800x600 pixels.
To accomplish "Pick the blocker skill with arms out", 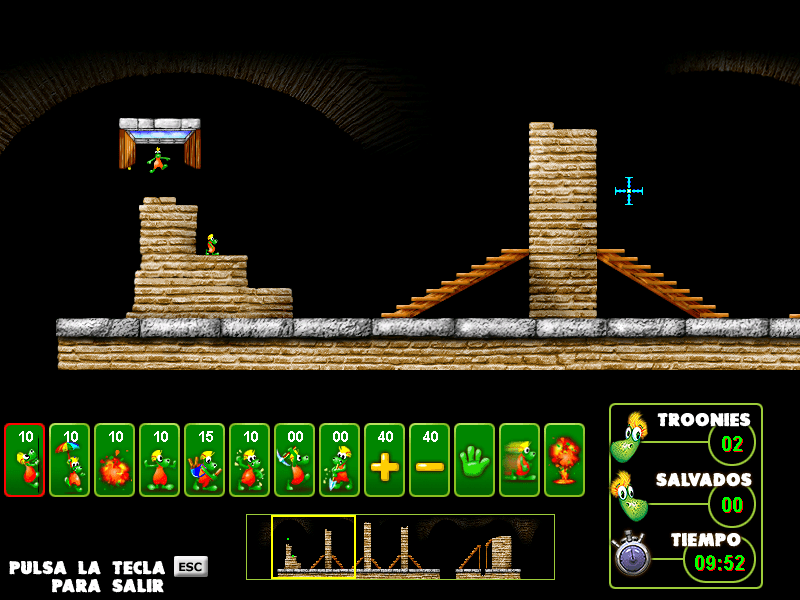I will (160, 460).
